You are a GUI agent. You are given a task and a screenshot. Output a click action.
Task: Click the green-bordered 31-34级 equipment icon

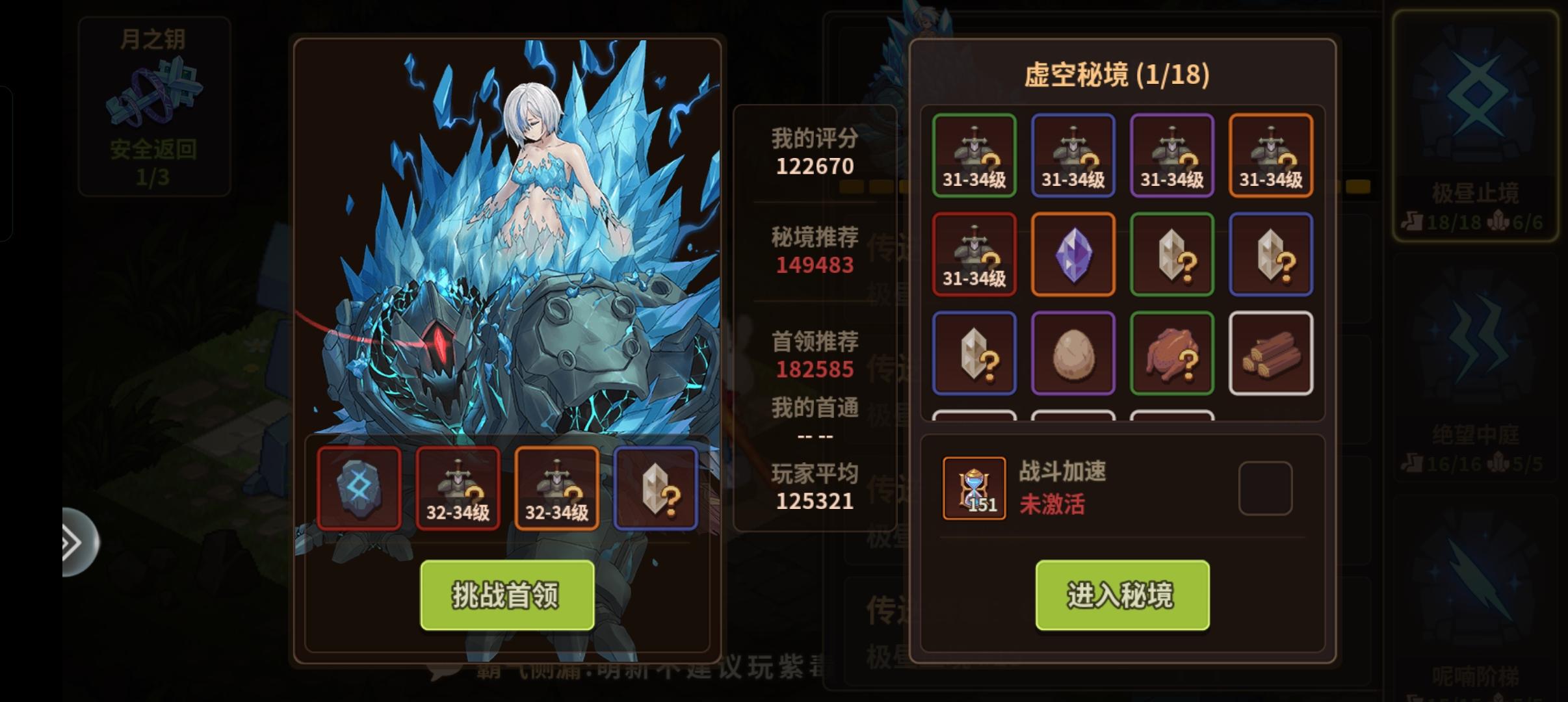click(x=974, y=155)
